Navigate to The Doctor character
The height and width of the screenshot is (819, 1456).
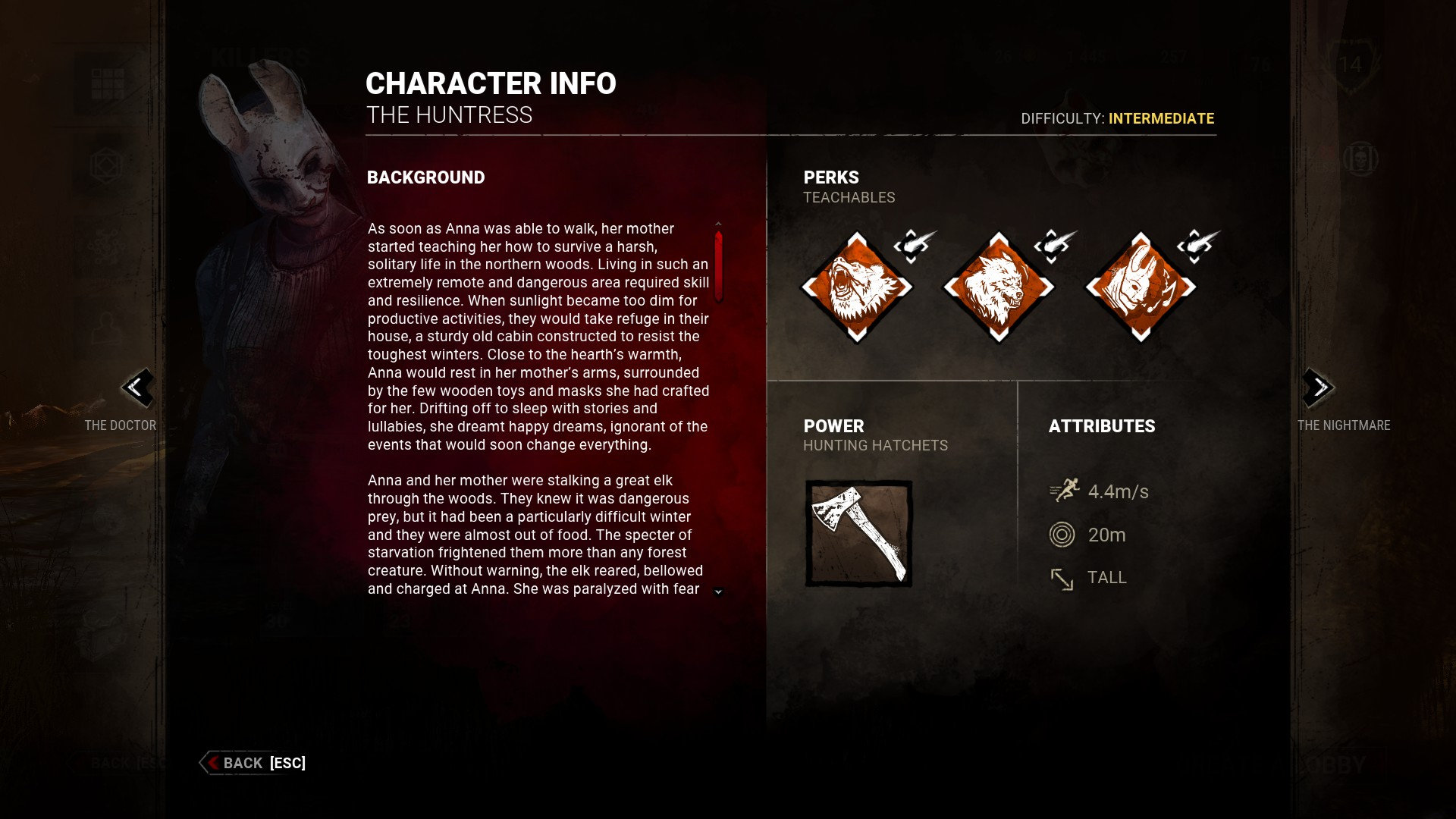pos(121,425)
